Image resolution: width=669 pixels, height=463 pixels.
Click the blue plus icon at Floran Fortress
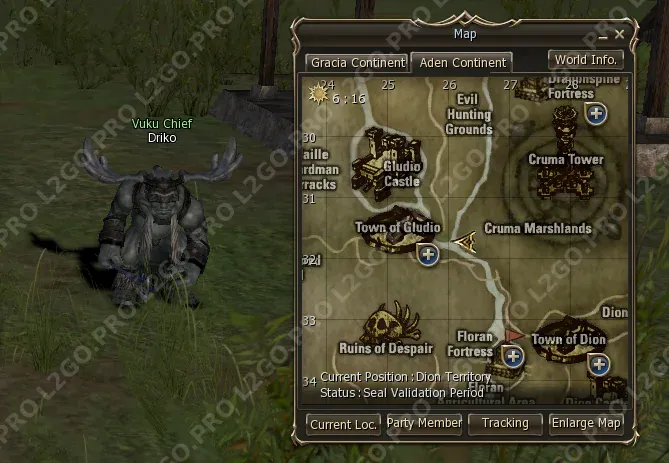pos(513,355)
